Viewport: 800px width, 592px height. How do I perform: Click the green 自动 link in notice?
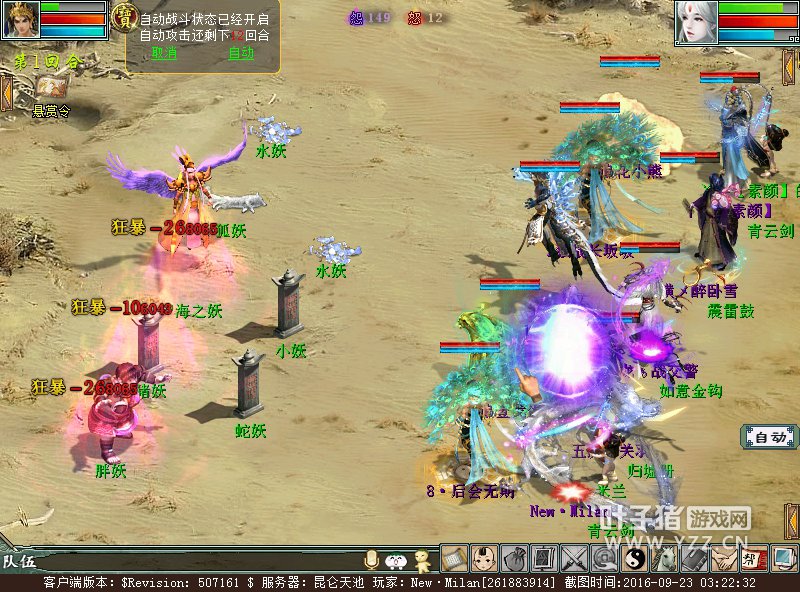click(x=241, y=53)
